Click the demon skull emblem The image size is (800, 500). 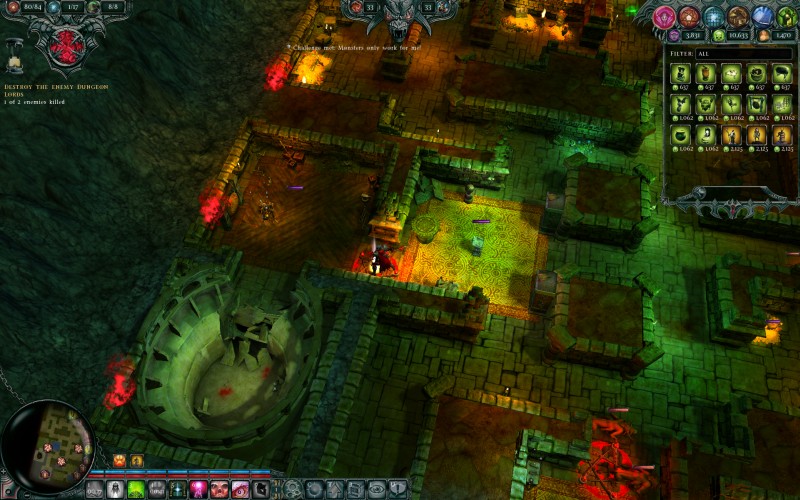[400, 17]
